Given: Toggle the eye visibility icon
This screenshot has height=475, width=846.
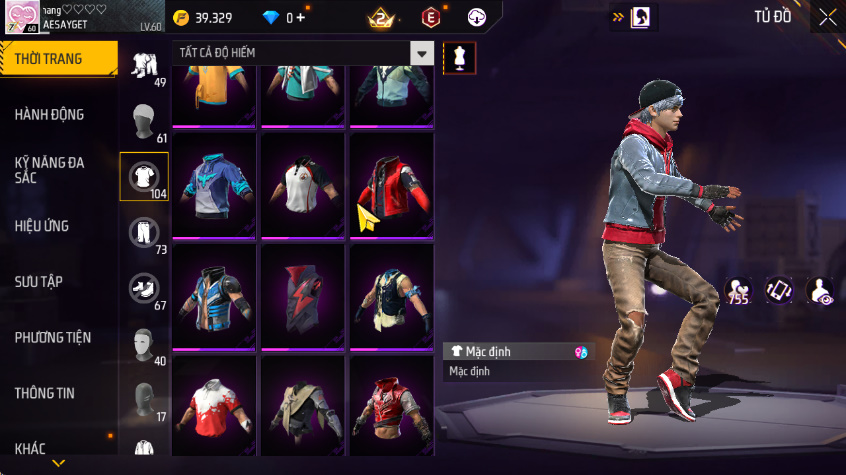Looking at the screenshot, I should [820, 290].
